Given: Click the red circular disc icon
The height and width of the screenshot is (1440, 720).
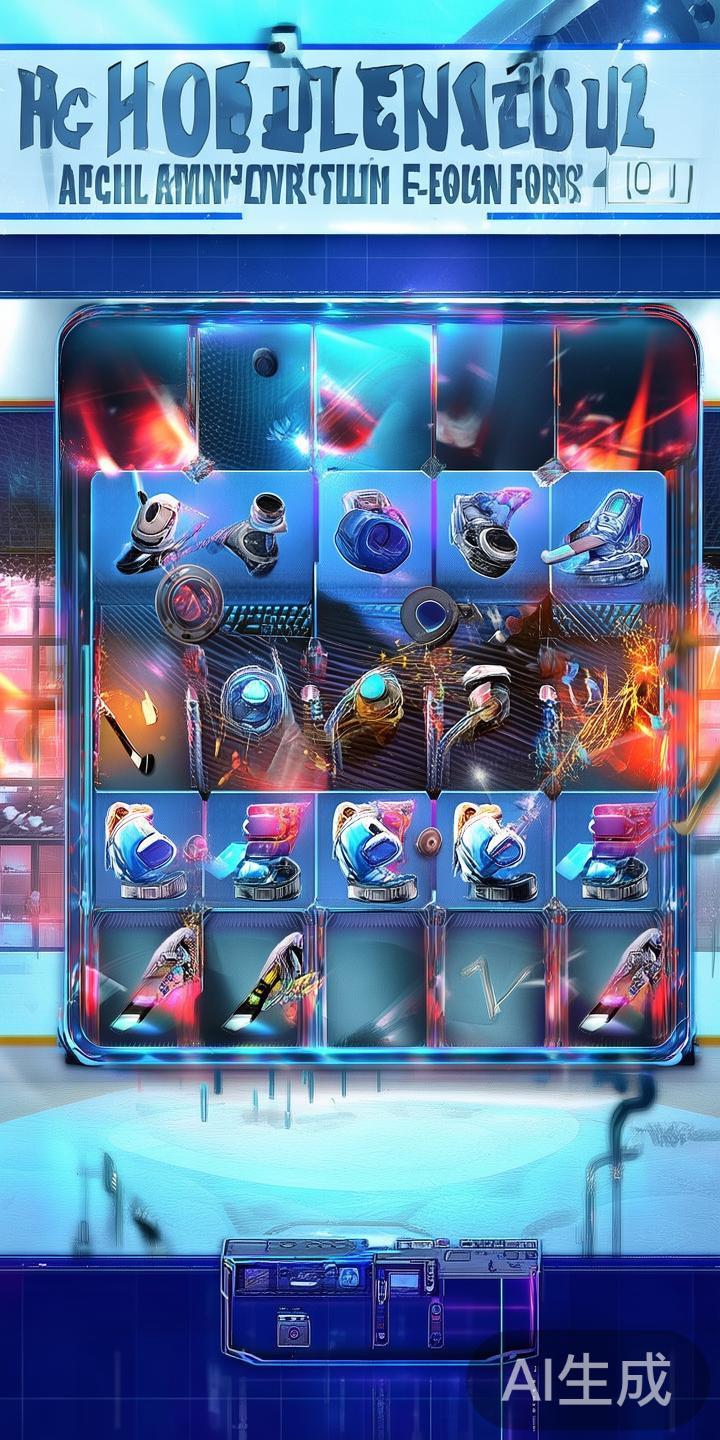Looking at the screenshot, I should [189, 603].
